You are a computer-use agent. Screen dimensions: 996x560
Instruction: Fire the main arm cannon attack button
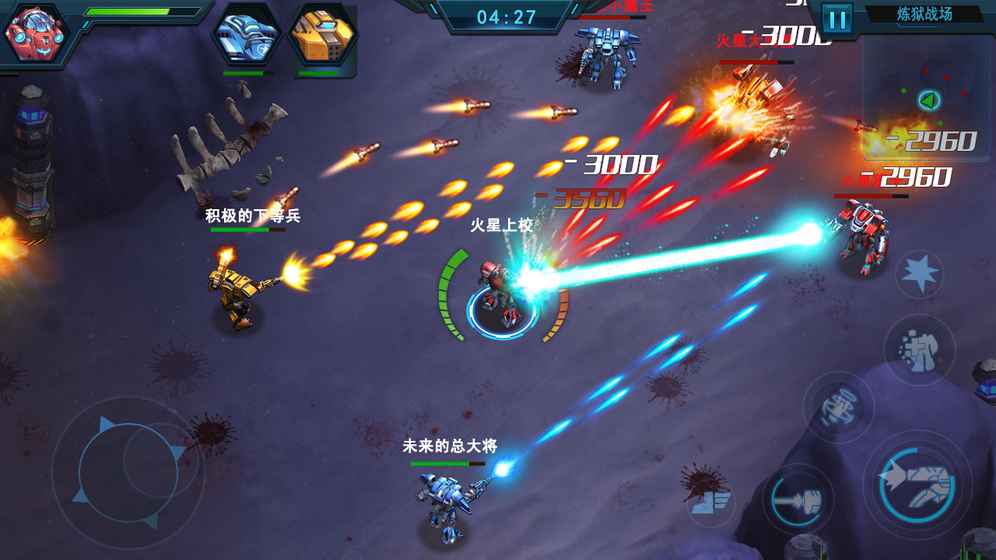[x=916, y=479]
